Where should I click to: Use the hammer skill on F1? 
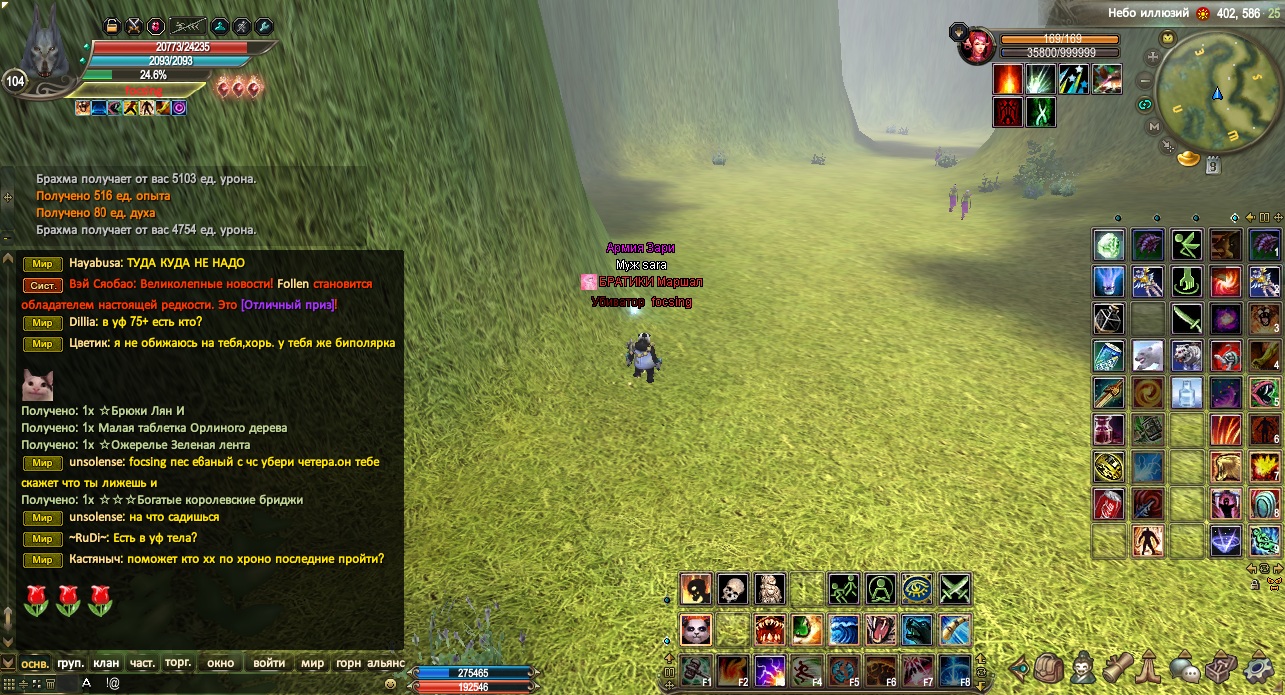tap(696, 669)
